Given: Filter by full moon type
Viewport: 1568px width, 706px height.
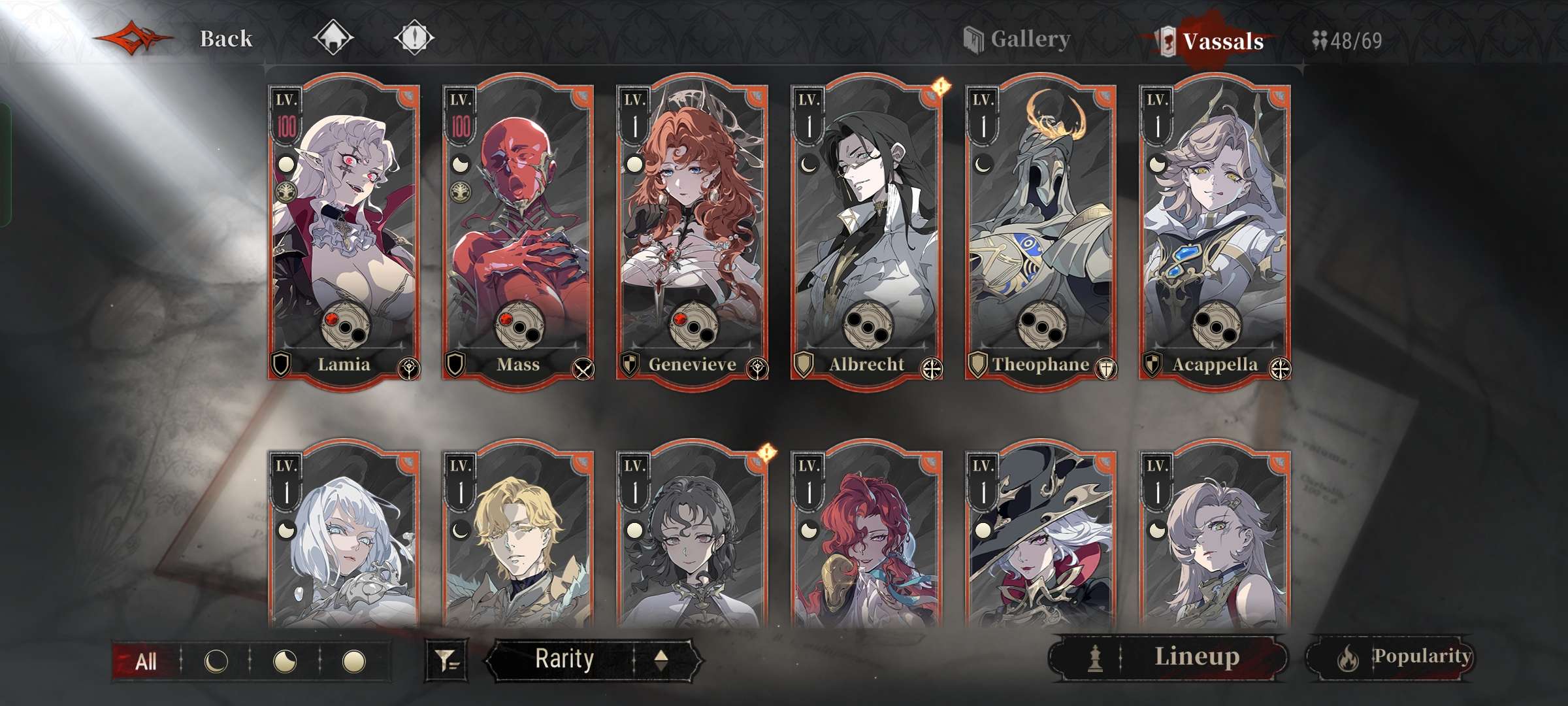Looking at the screenshot, I should click(354, 662).
